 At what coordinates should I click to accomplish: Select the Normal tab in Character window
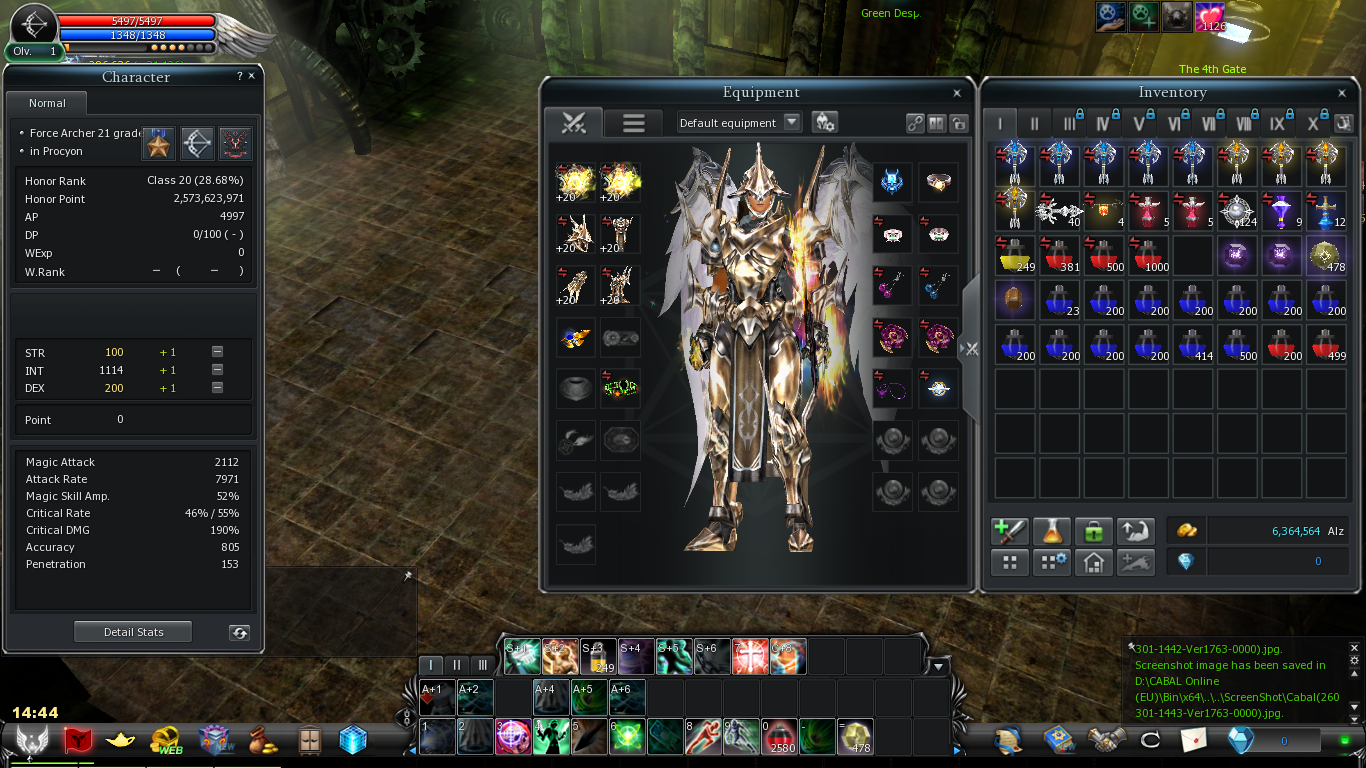tap(47, 103)
